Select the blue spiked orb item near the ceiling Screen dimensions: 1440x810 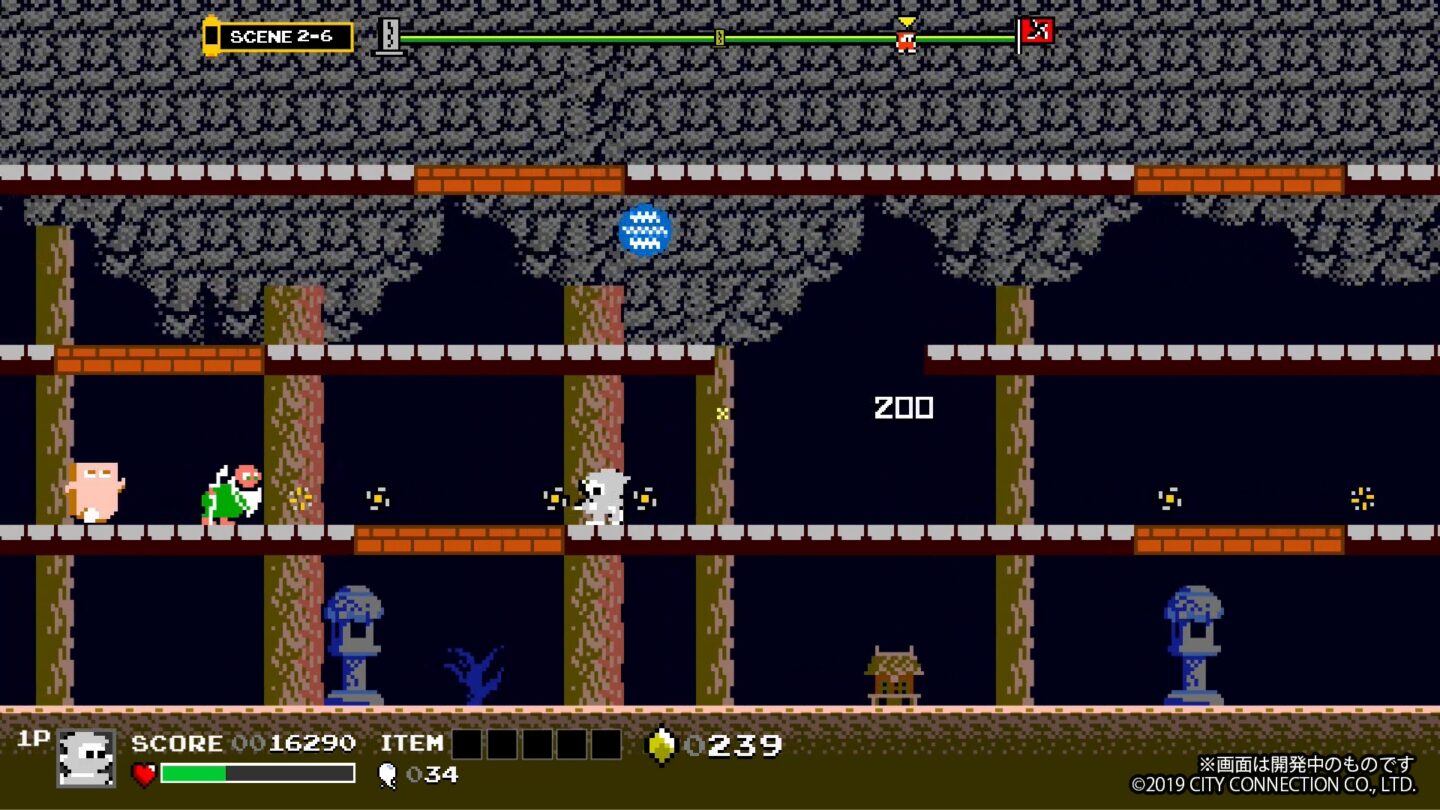pyautogui.click(x=644, y=230)
